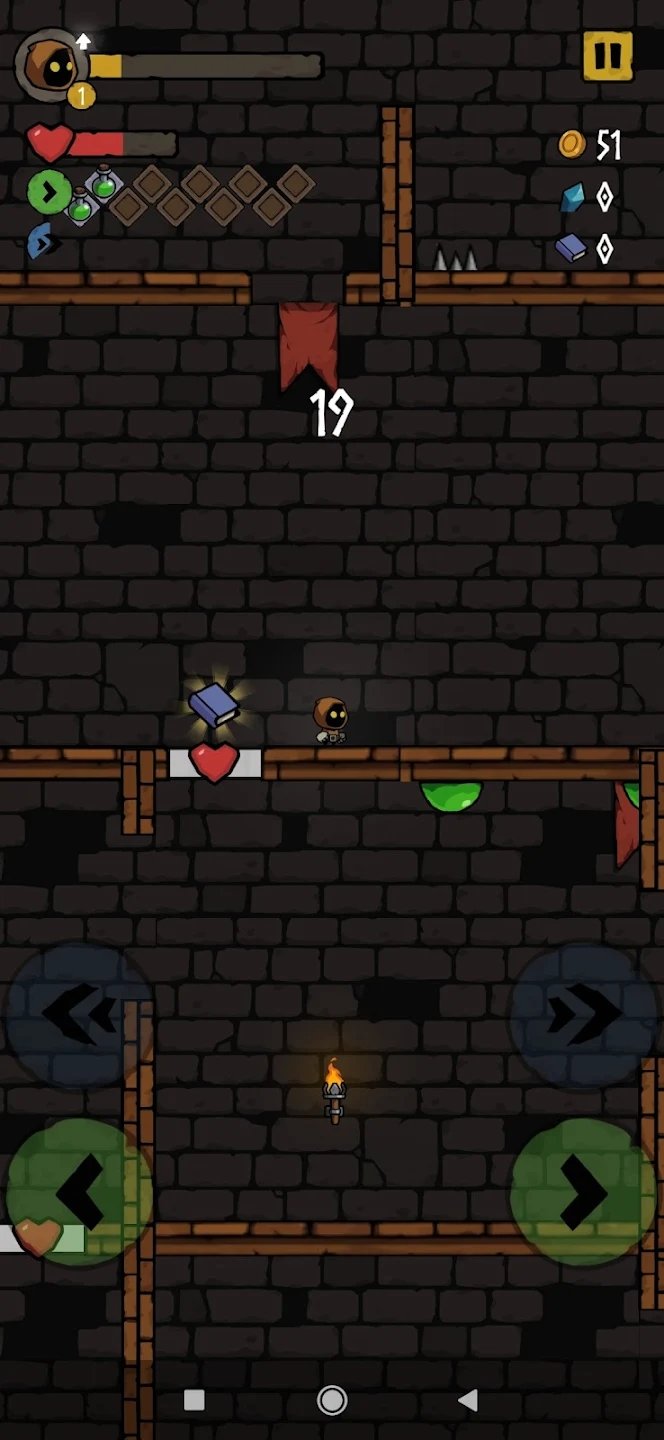Image resolution: width=664 pixels, height=1440 pixels.
Task: Pause the game with the yellow button
Action: click(608, 56)
